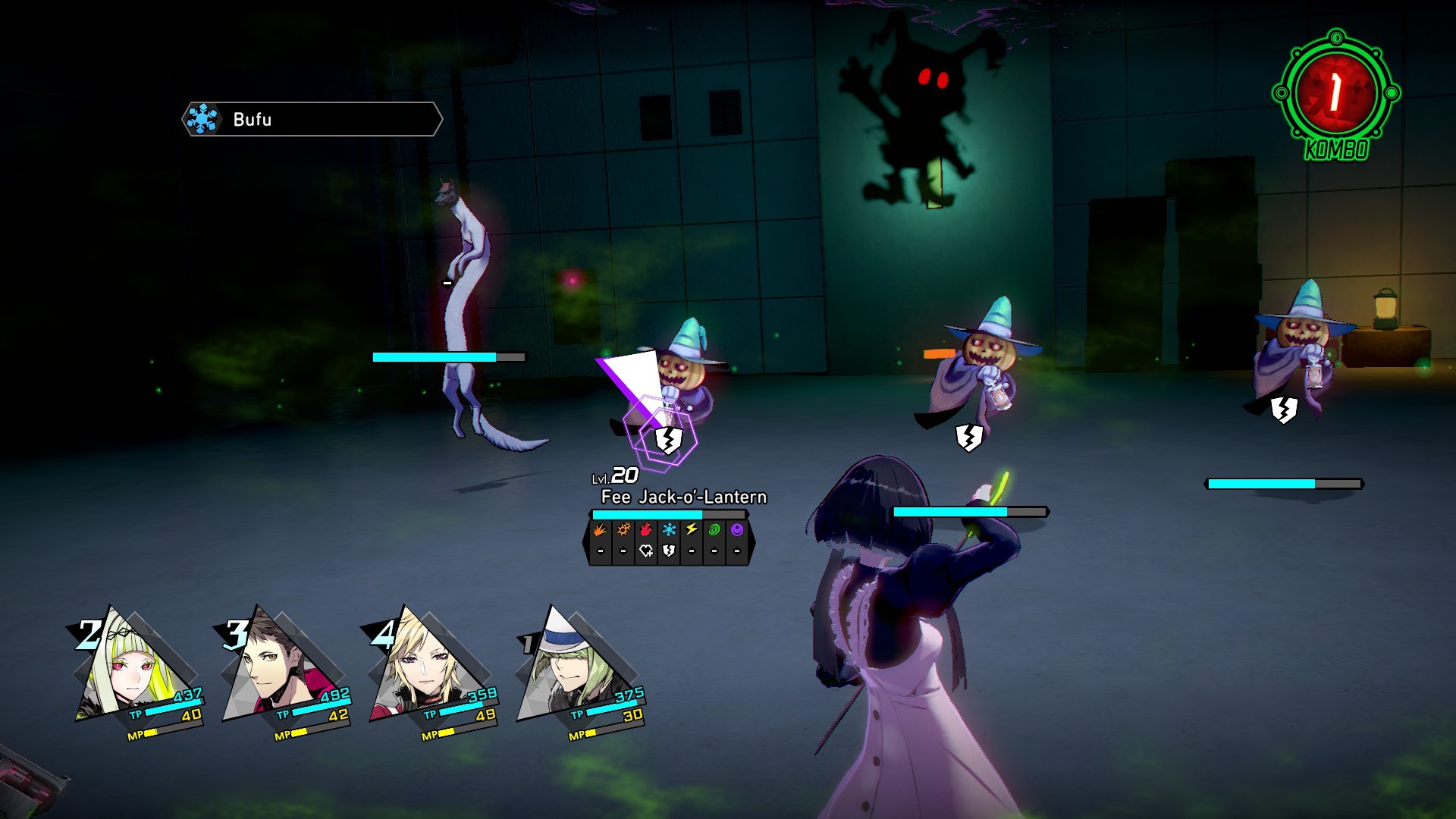
Task: Click the Kombo counter emblem
Action: point(1335,94)
